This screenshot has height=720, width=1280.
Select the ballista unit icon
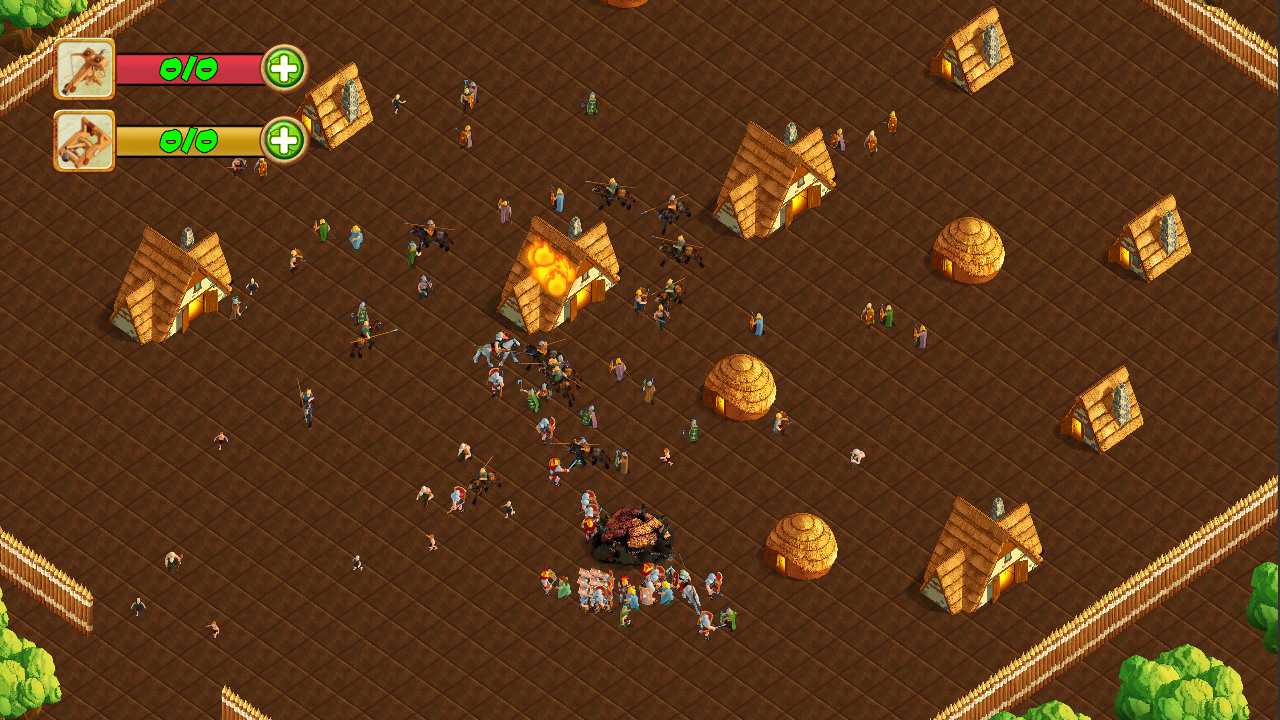pyautogui.click(x=85, y=70)
